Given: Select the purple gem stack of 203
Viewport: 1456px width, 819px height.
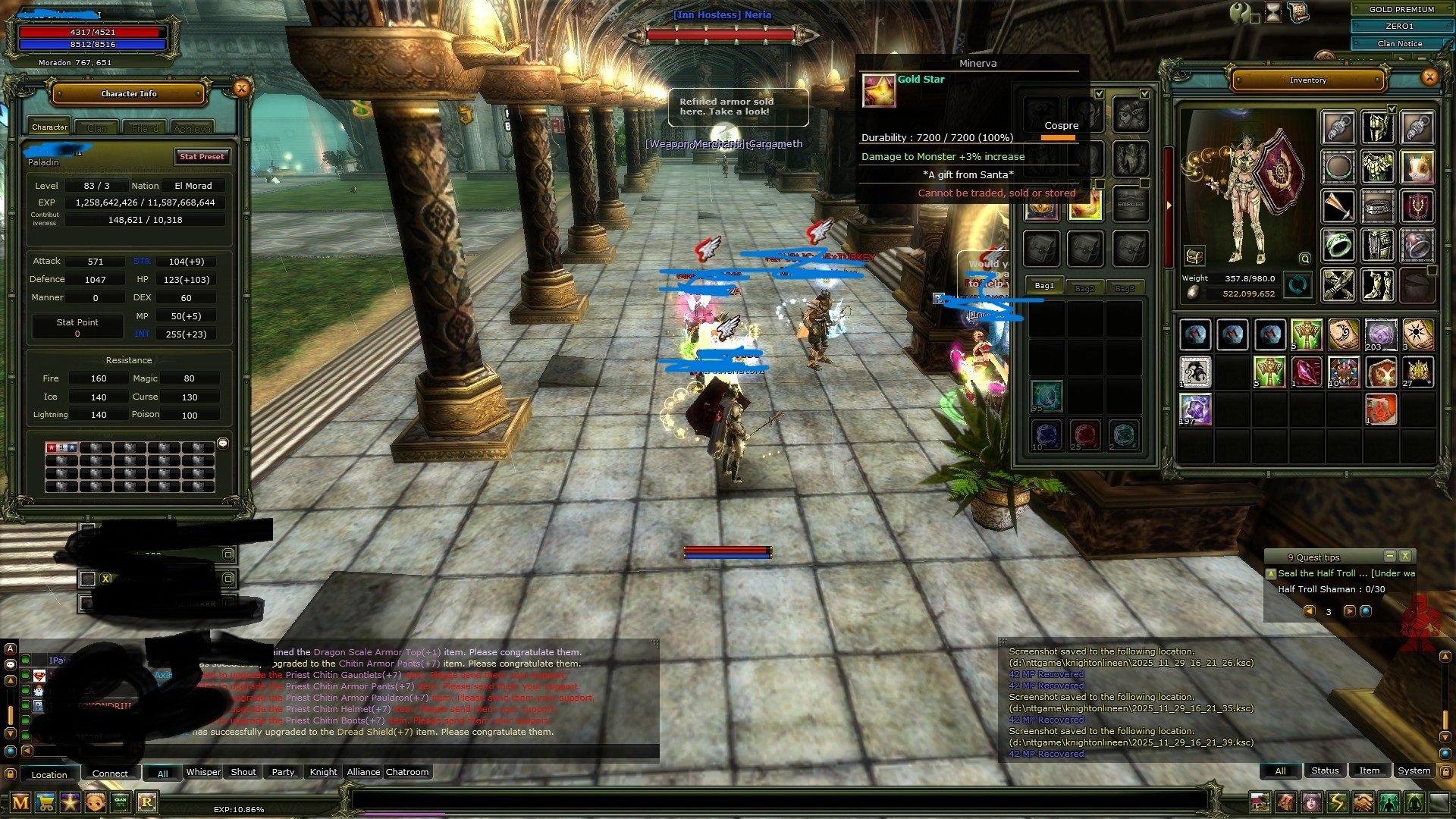Looking at the screenshot, I should pos(1380,334).
